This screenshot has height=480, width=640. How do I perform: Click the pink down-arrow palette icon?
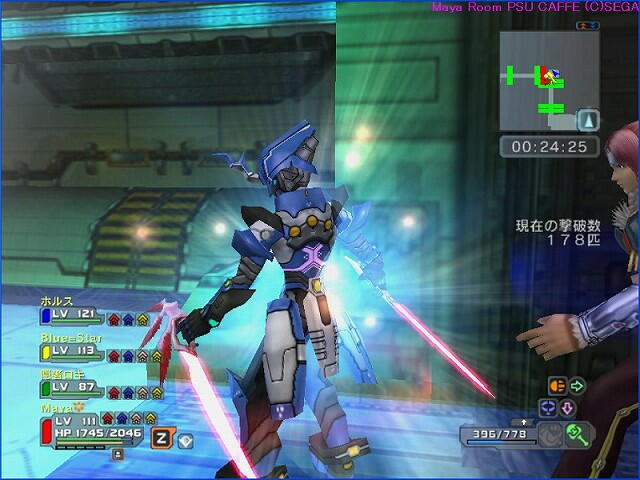[x=567, y=408]
